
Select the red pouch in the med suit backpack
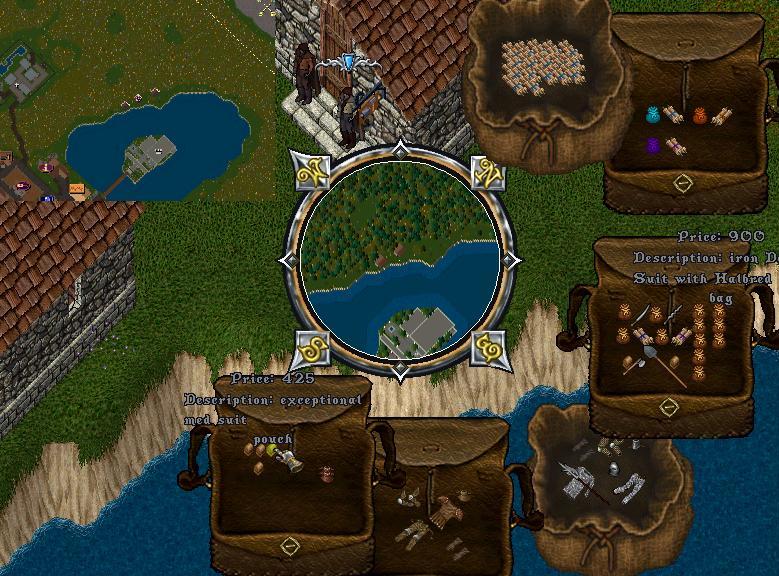tap(326, 472)
